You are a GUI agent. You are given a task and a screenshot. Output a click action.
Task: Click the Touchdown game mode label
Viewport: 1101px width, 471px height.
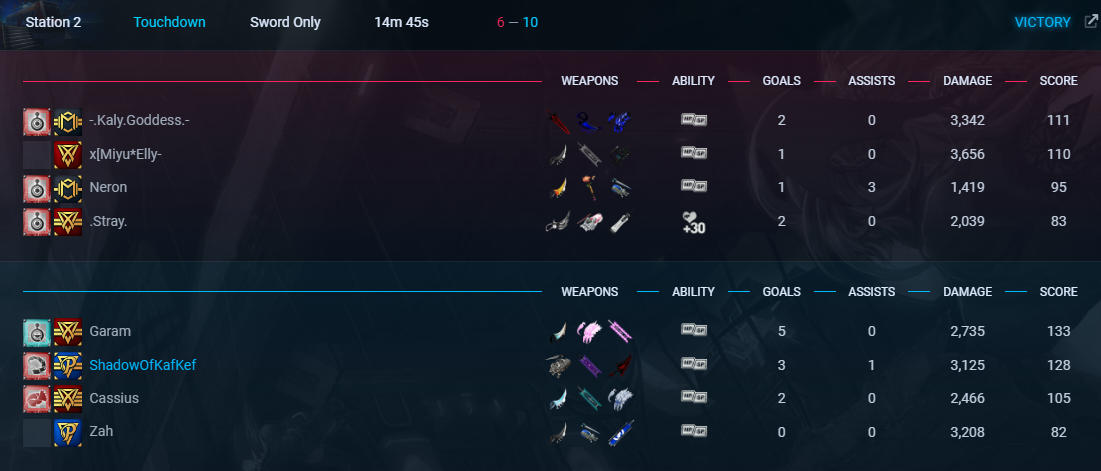[169, 22]
